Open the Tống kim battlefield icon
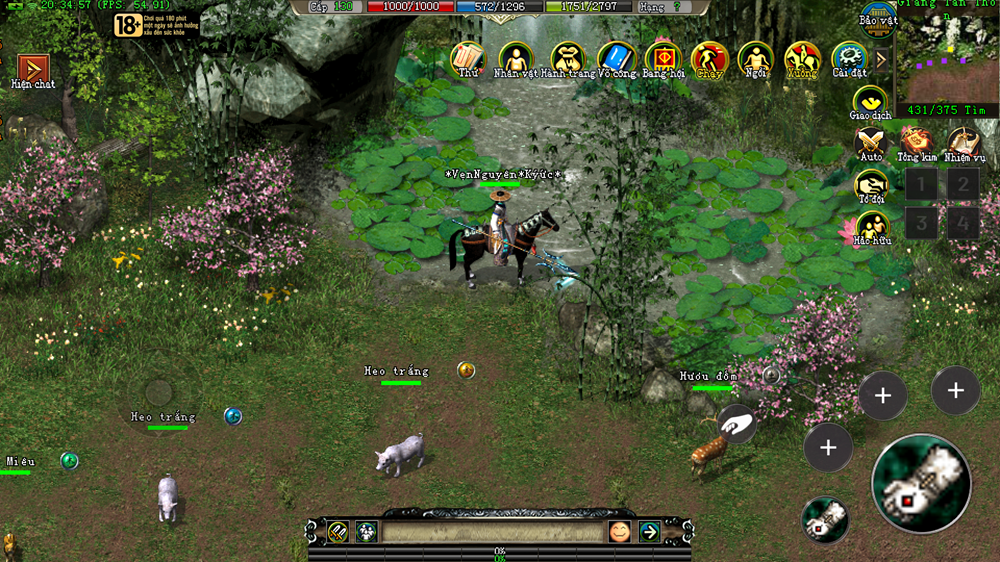 pos(916,142)
